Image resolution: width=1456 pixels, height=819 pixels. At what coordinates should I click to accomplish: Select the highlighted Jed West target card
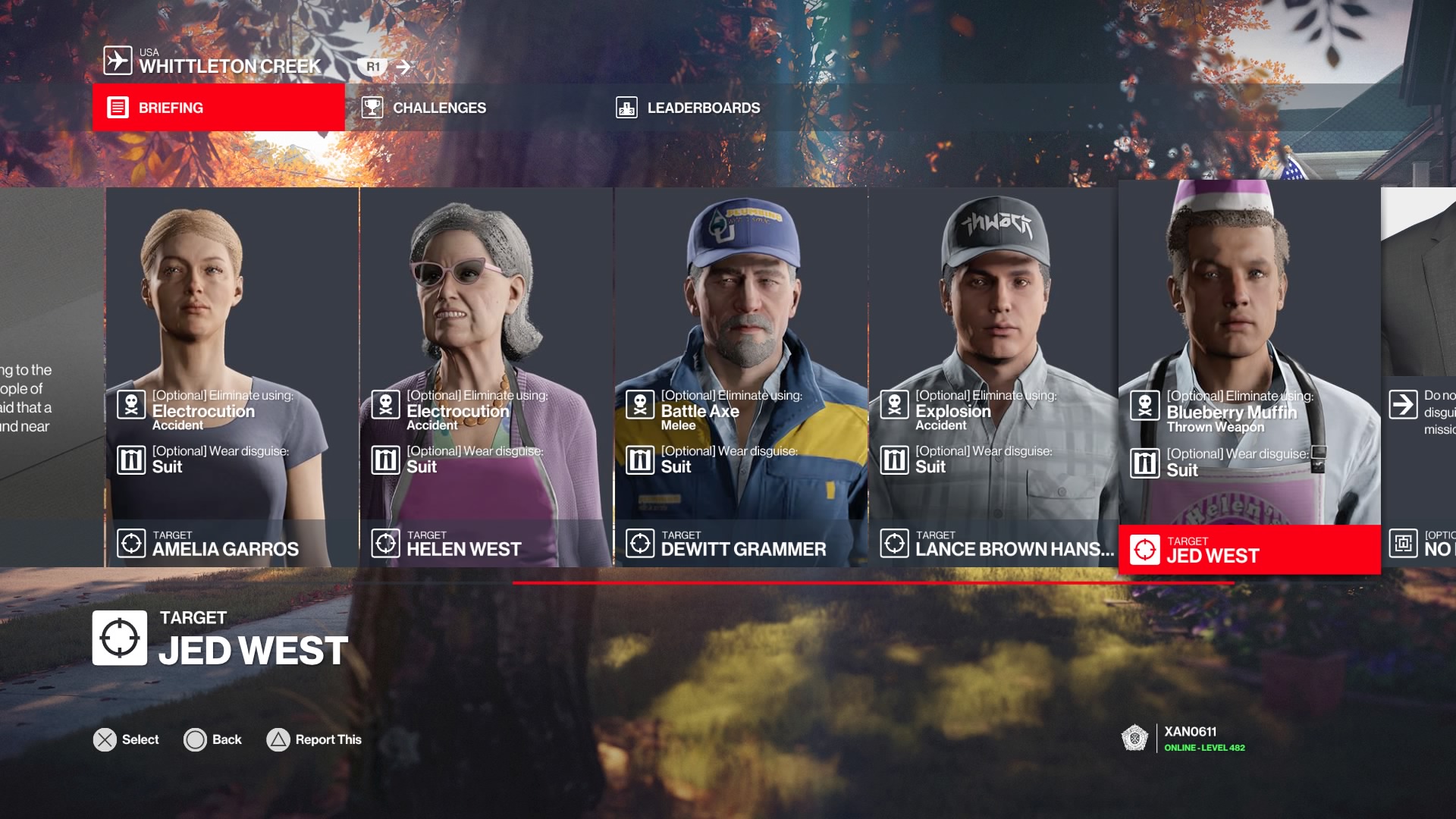click(x=1249, y=377)
